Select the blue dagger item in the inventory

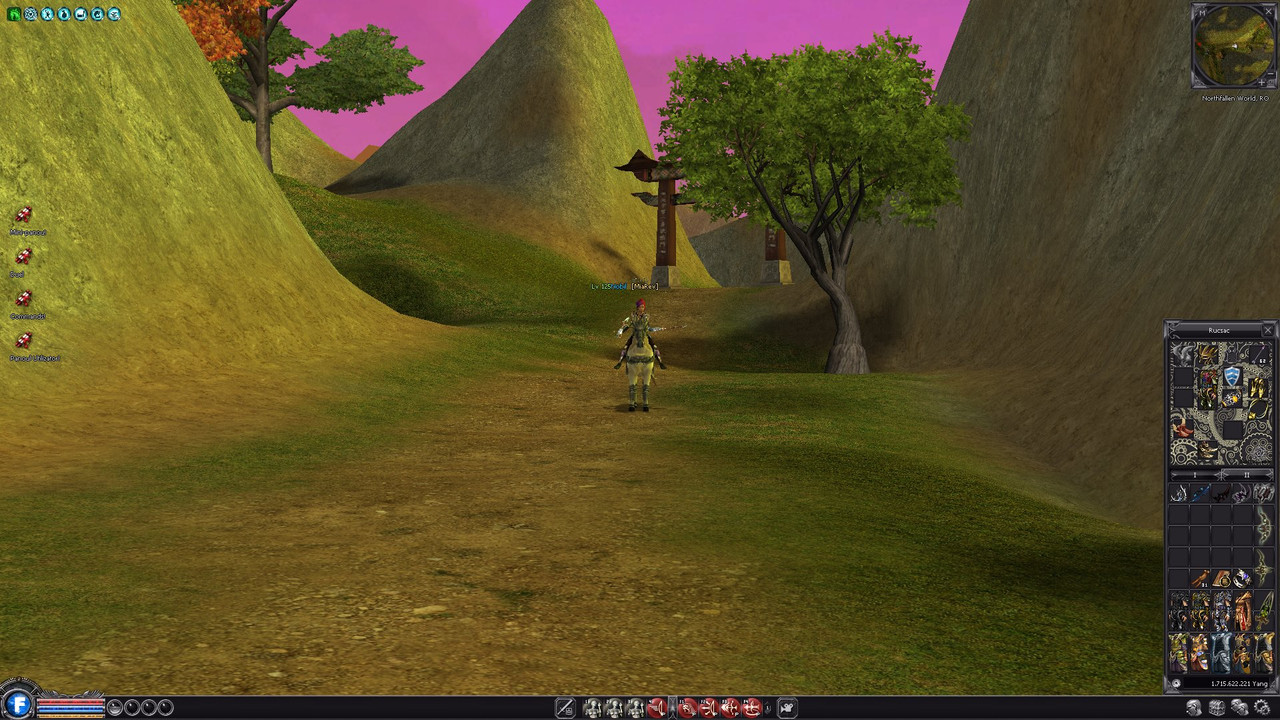1199,494
